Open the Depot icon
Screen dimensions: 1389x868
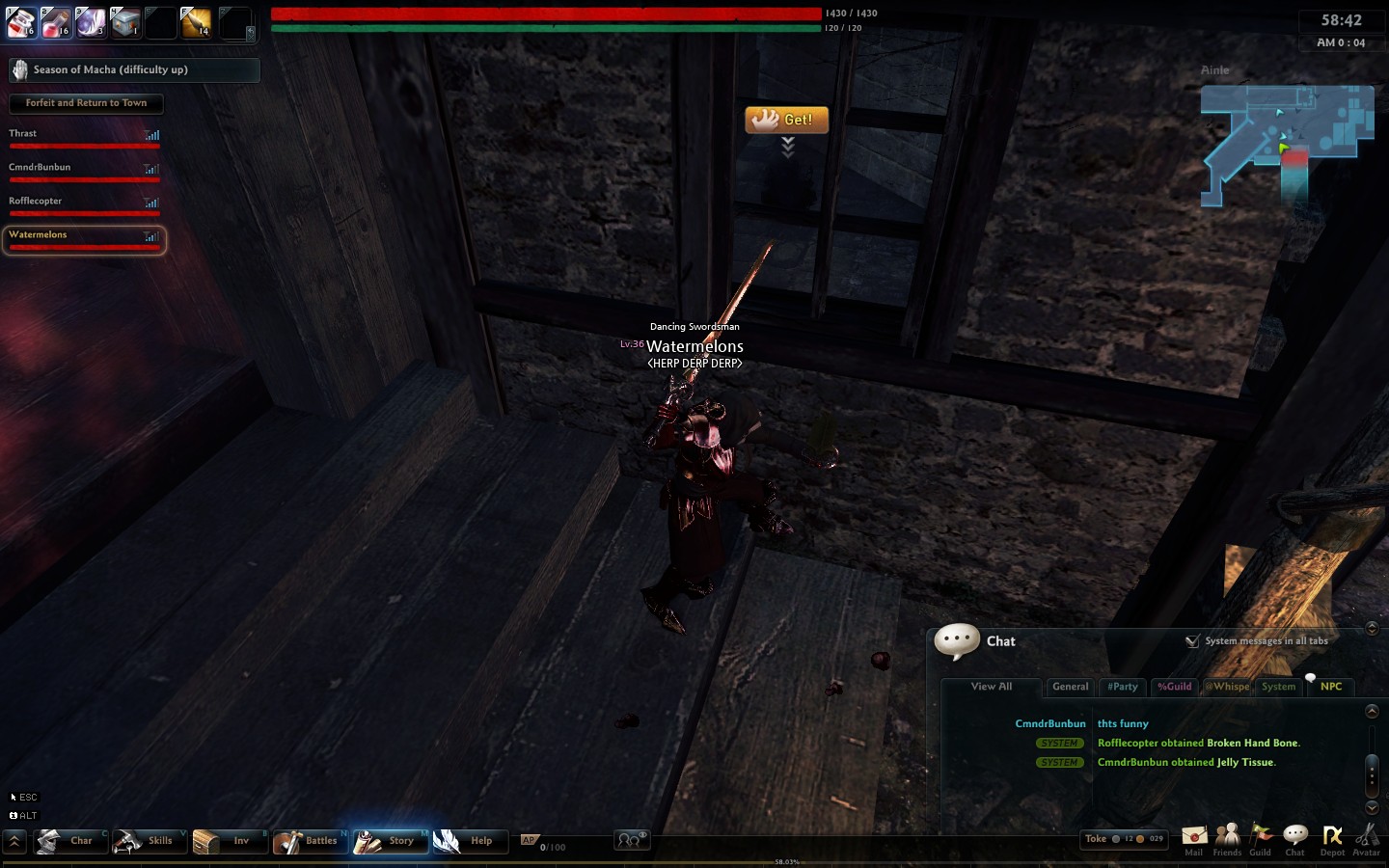(x=1332, y=837)
